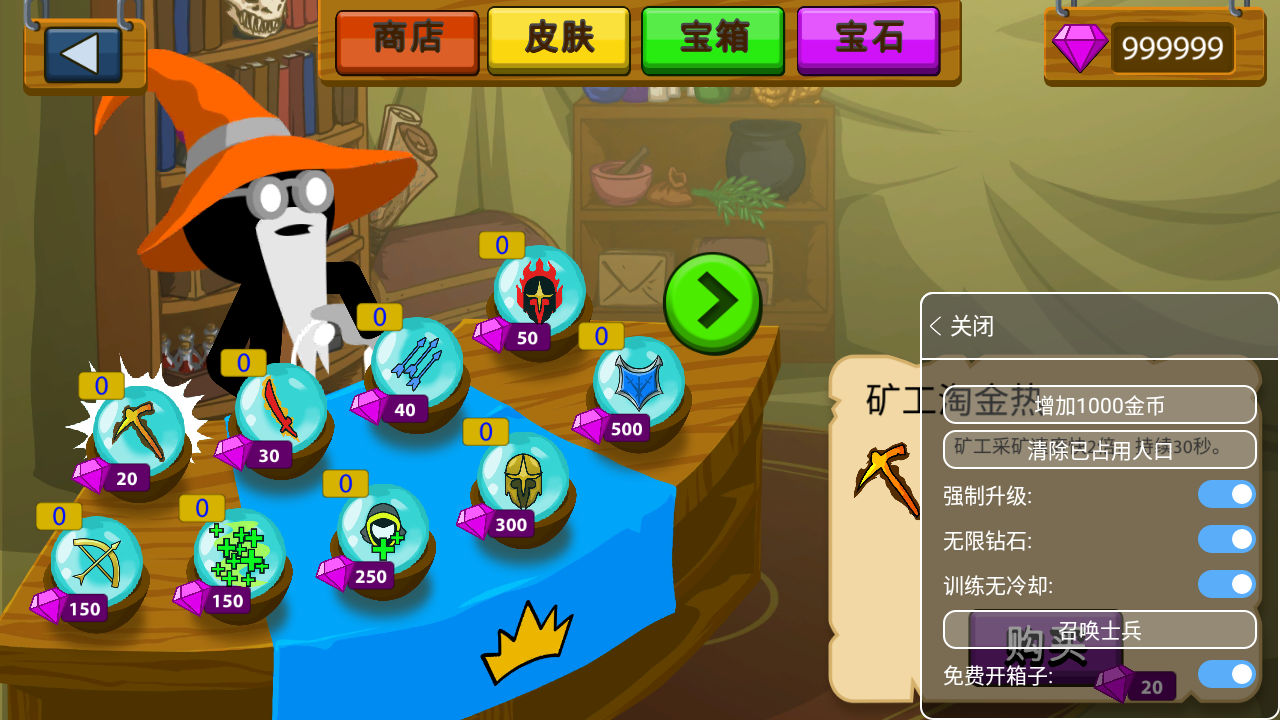Disable the 无限钻石 infinite diamonds switch
This screenshot has height=720, width=1280.
[1225, 540]
